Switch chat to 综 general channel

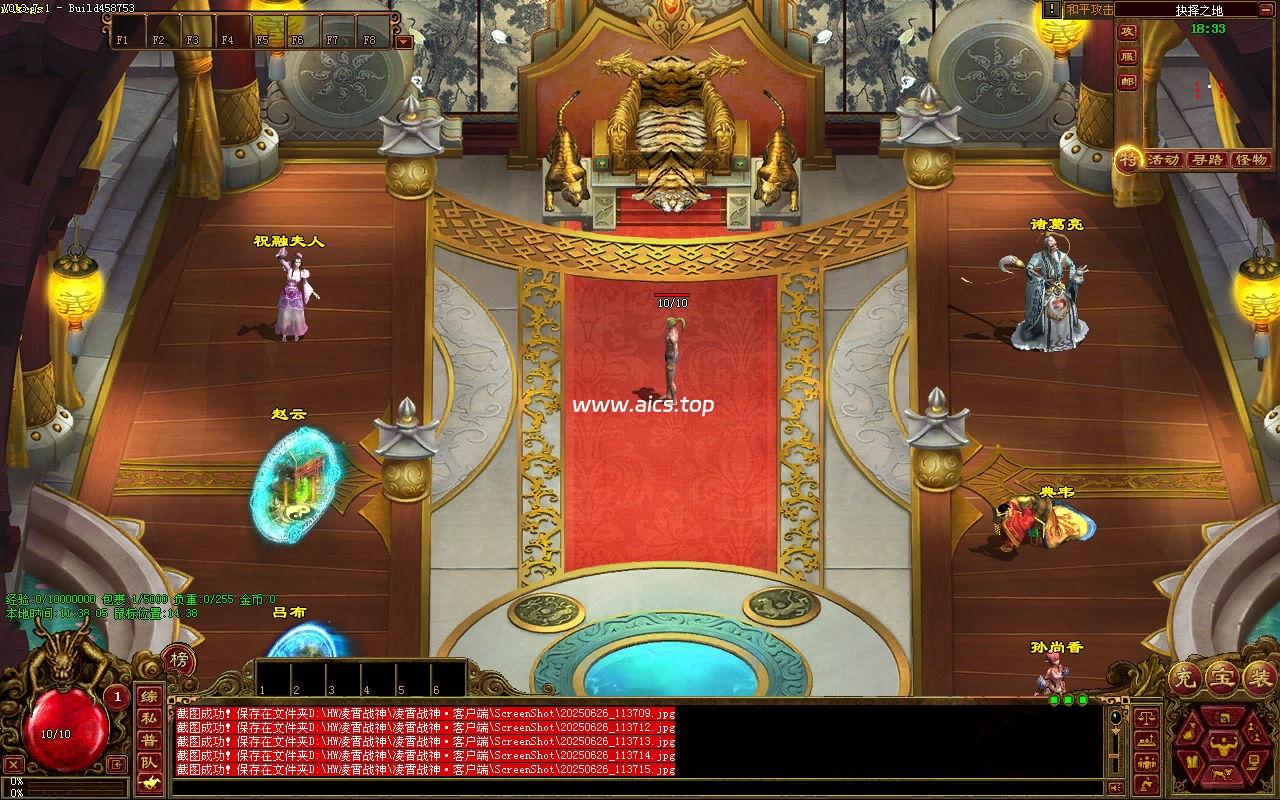tap(148, 697)
